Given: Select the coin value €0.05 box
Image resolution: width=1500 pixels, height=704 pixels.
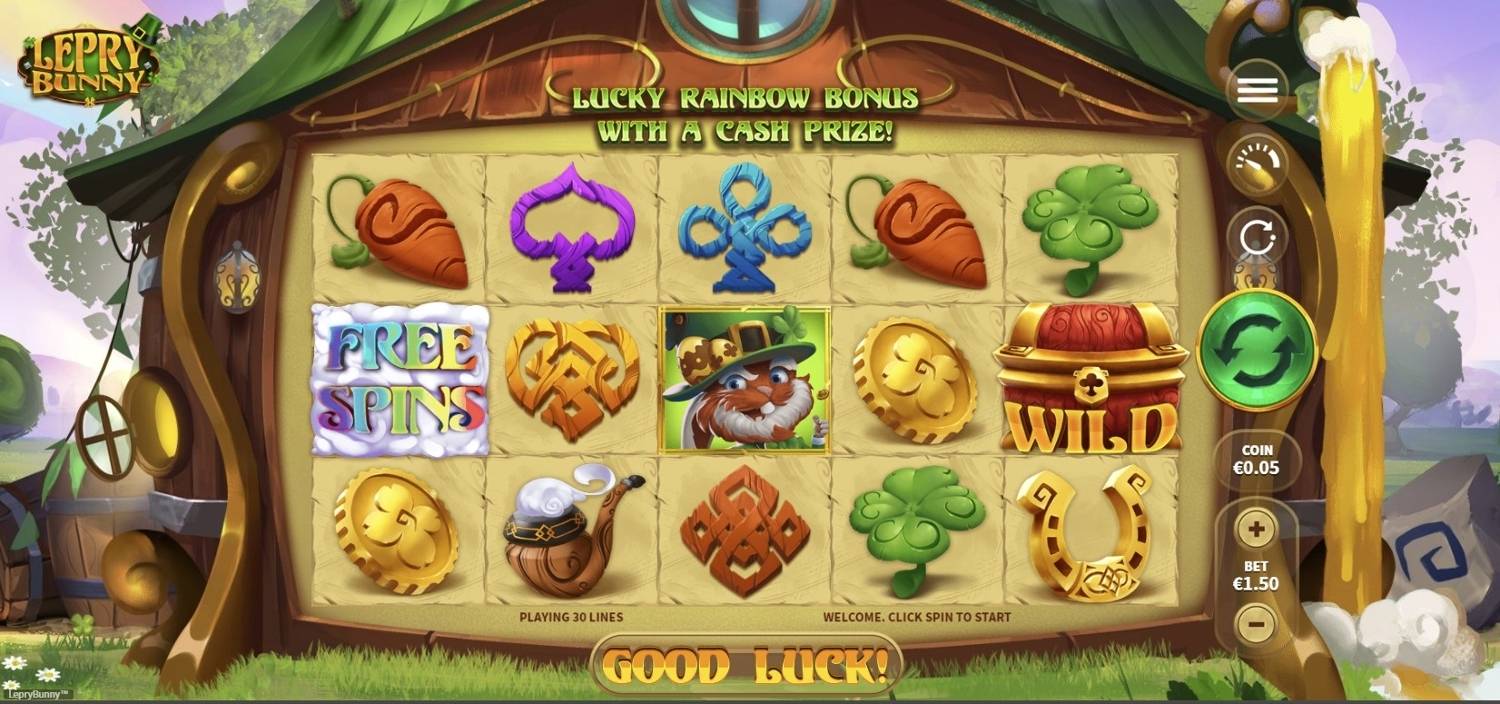Looking at the screenshot, I should [1257, 460].
